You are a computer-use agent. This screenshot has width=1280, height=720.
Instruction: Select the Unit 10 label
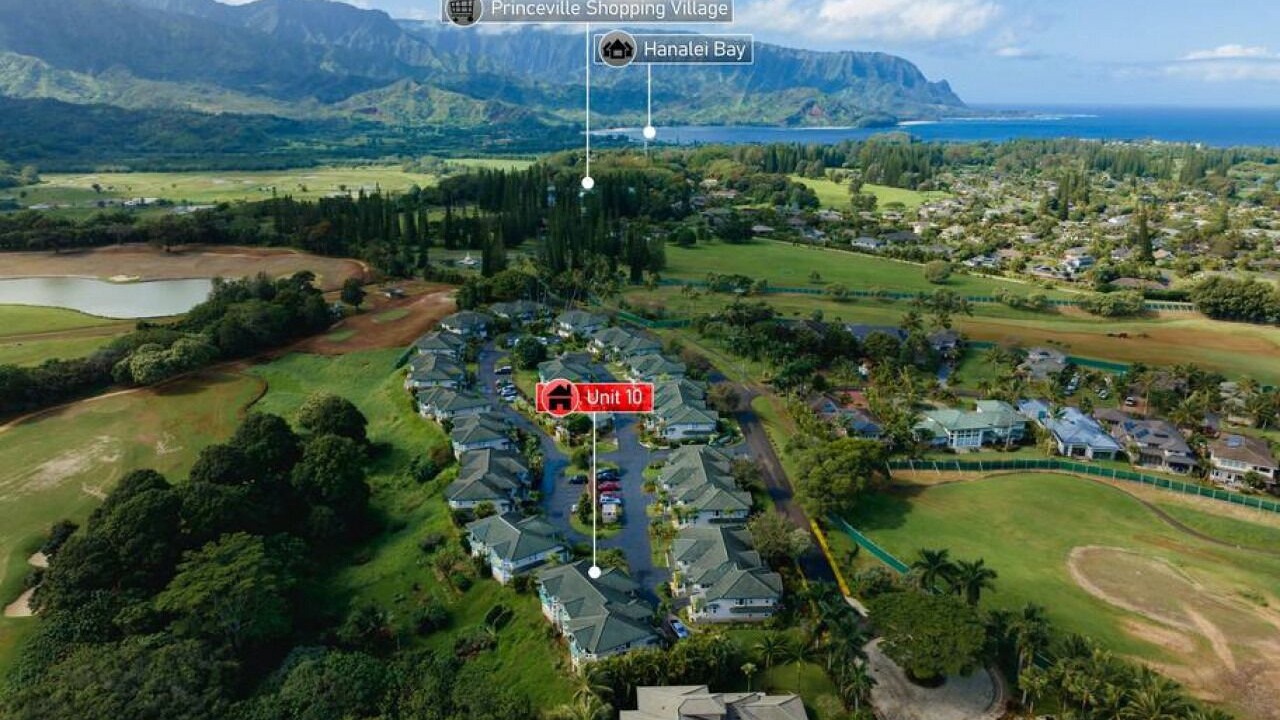coord(614,397)
